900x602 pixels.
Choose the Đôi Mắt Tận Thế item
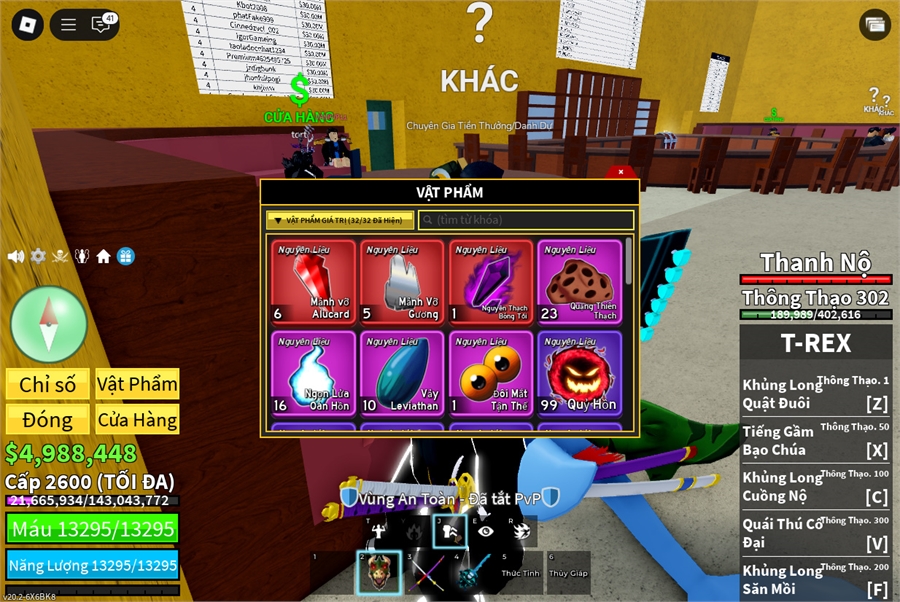tap(491, 372)
